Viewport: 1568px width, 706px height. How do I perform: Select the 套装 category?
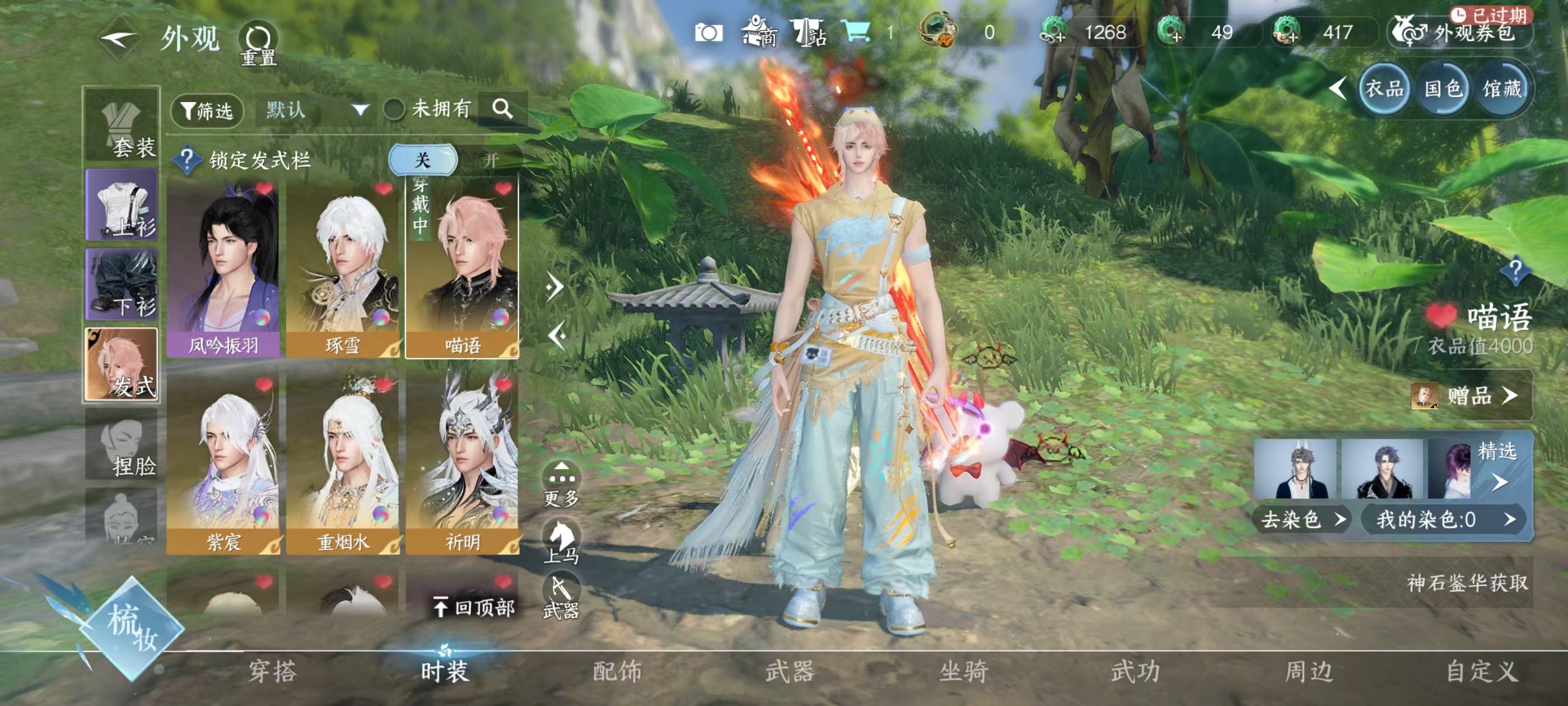122,126
